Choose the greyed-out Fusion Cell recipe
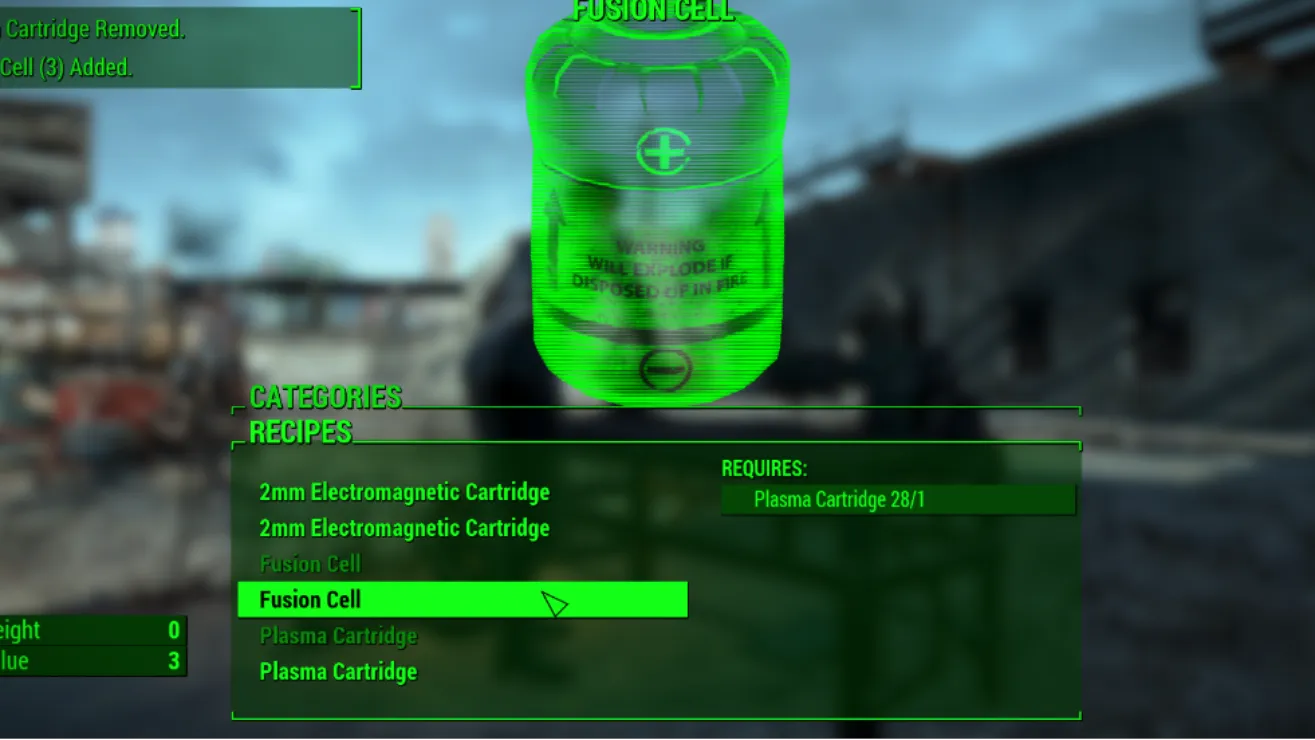1315x740 pixels. 310,564
